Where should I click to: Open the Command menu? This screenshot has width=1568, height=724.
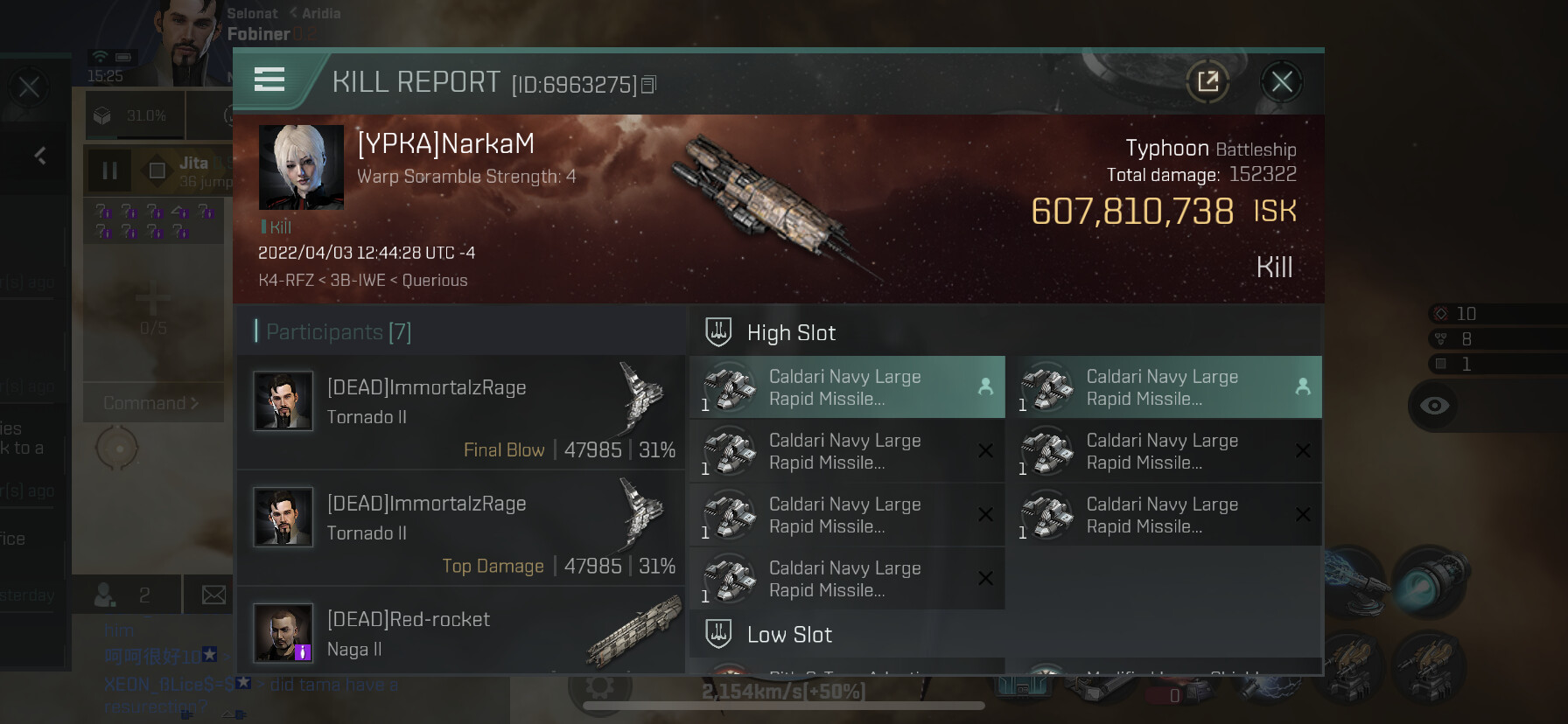click(x=151, y=403)
